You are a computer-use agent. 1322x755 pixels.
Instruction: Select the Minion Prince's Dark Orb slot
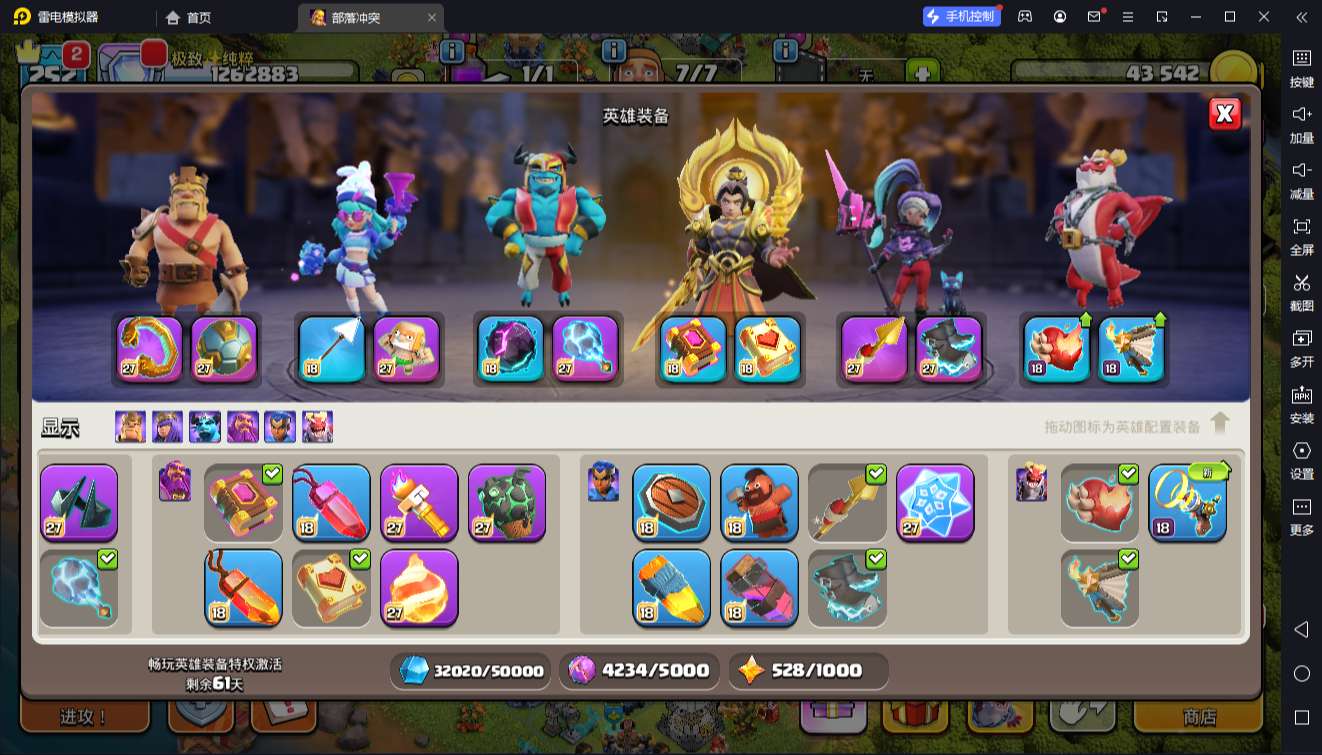510,349
